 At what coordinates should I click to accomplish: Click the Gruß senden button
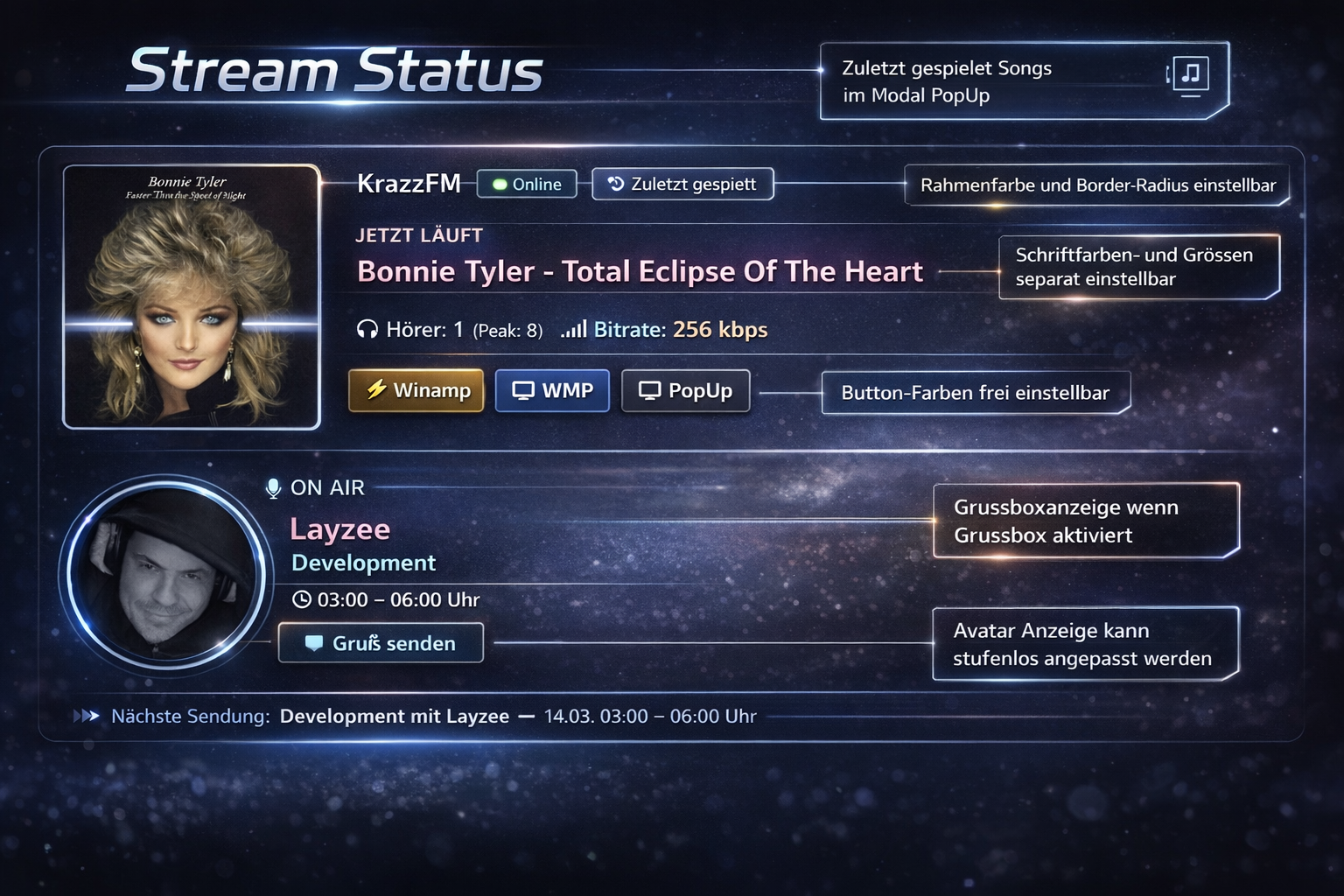coord(381,643)
